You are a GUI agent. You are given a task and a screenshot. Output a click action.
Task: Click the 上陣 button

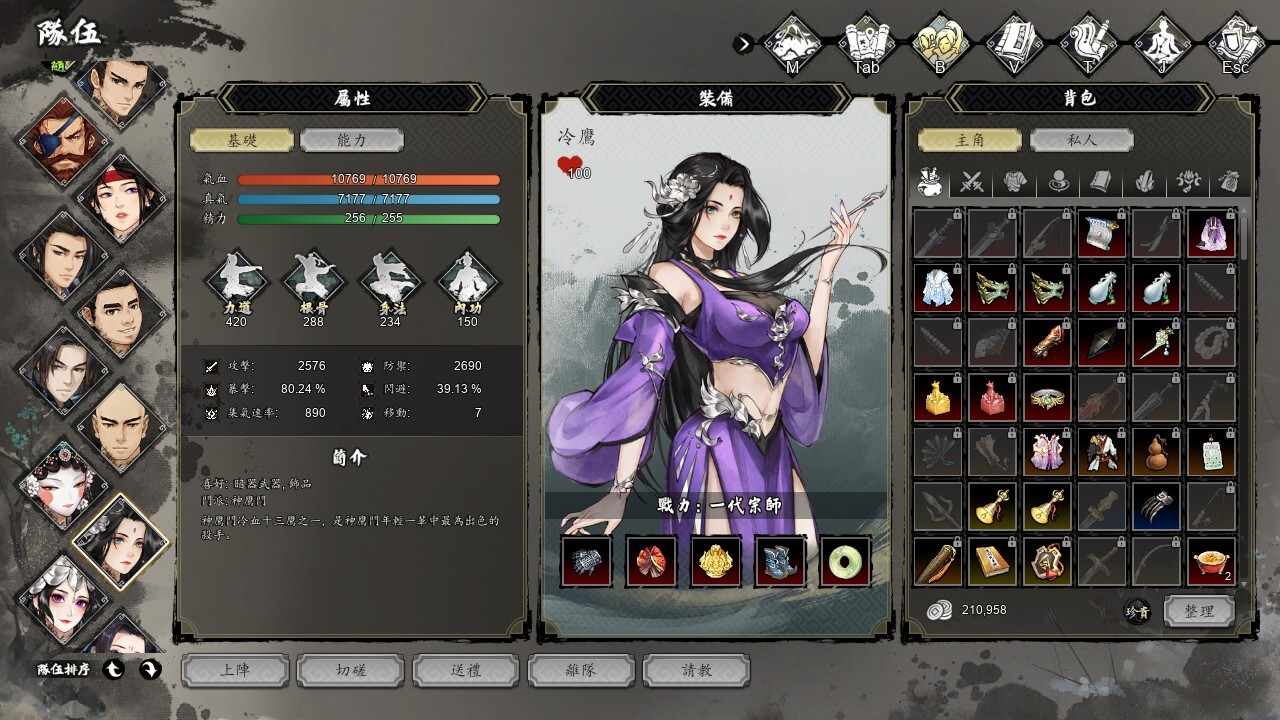click(x=235, y=670)
